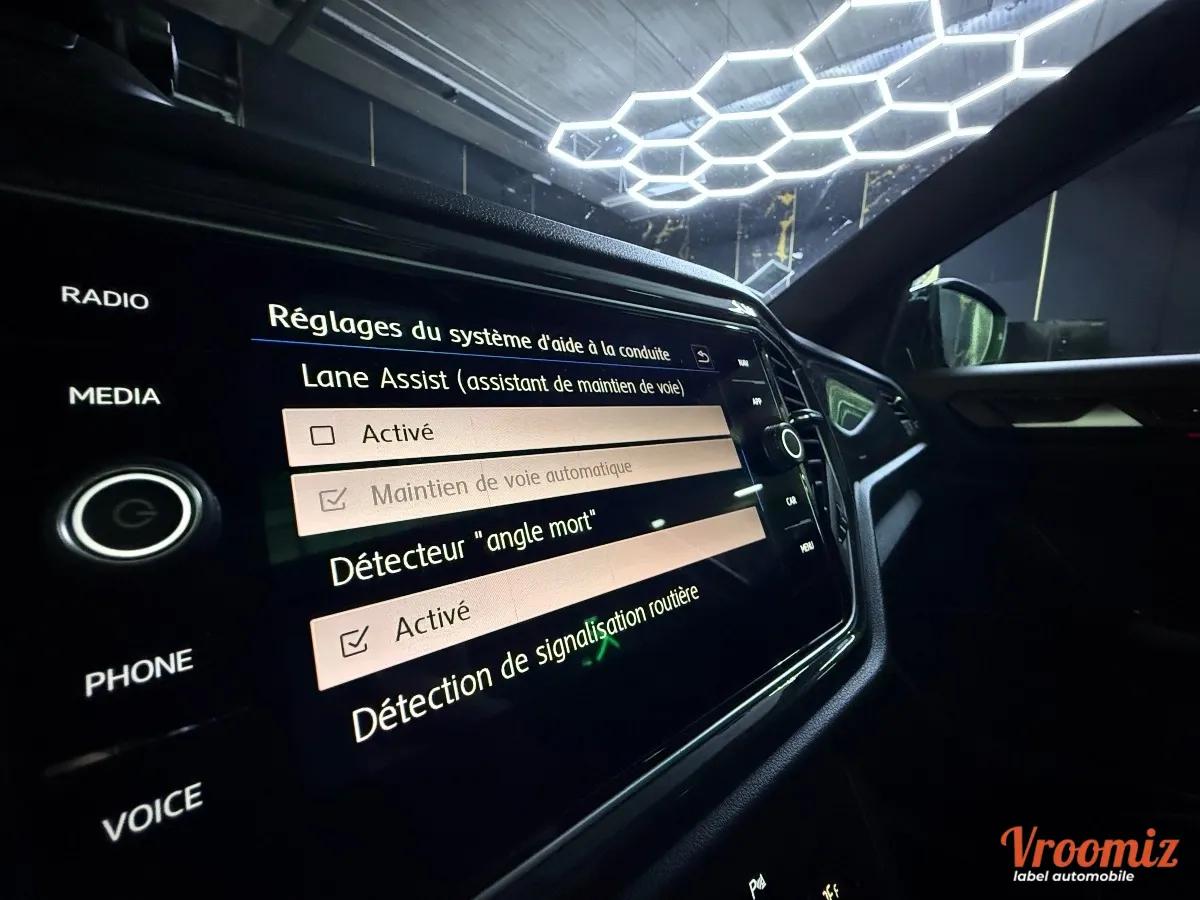Image resolution: width=1200 pixels, height=900 pixels.
Task: Open the CAR settings
Action: coord(791,500)
